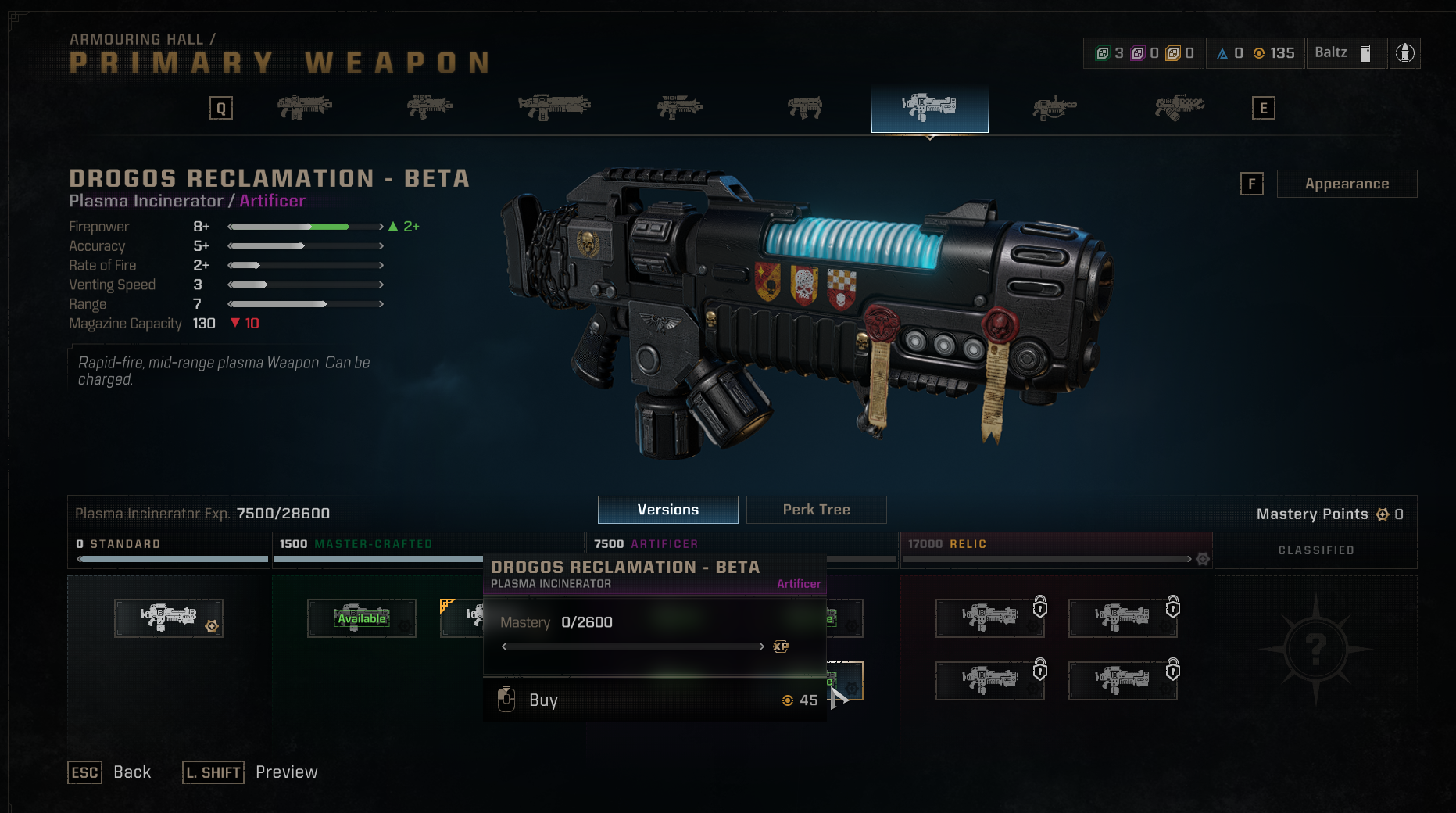Viewport: 1456px width, 813px height.
Task: Go back using the Back label
Action: pyautogui.click(x=132, y=772)
